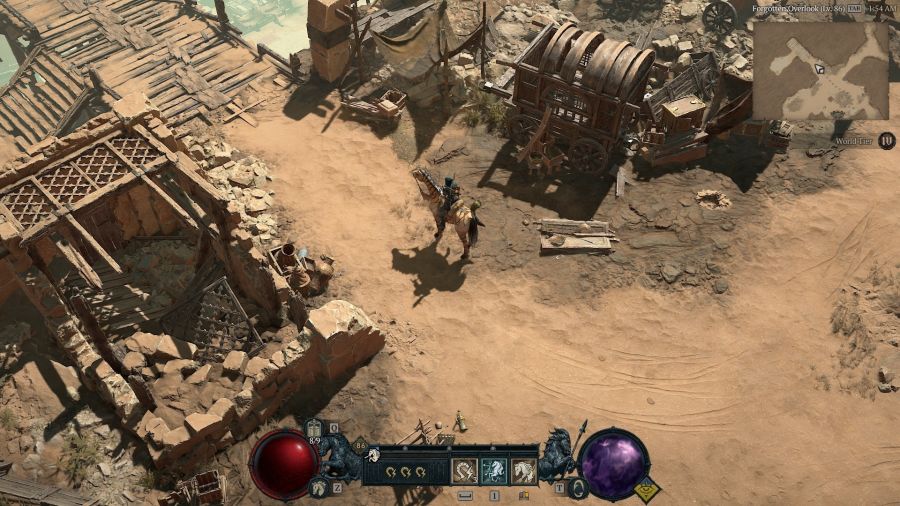Open the minimap of Forgotten Overlook
The image size is (900, 506).
pyautogui.click(x=820, y=71)
